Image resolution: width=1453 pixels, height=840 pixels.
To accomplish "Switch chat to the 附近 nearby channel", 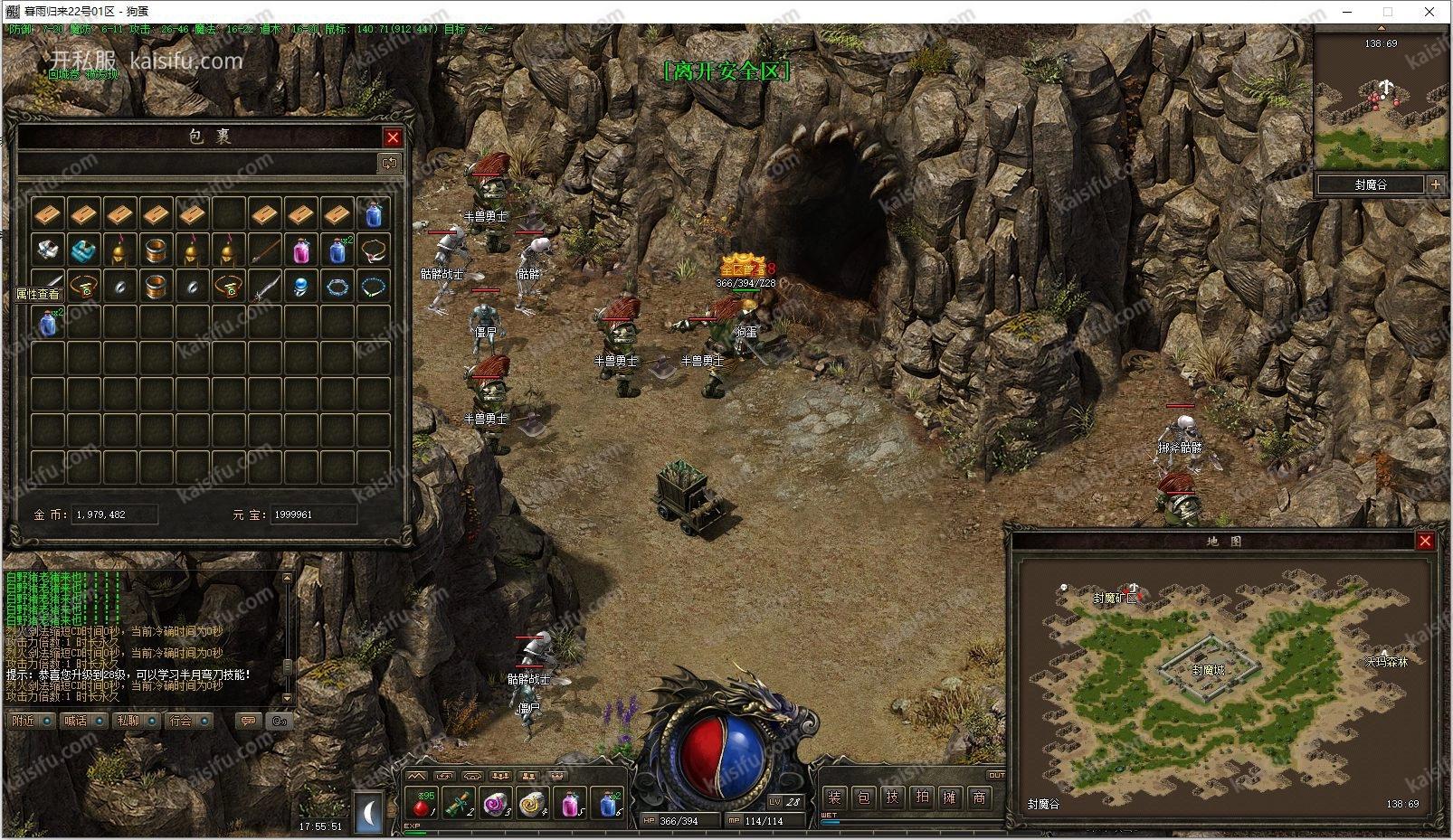I will [x=24, y=721].
